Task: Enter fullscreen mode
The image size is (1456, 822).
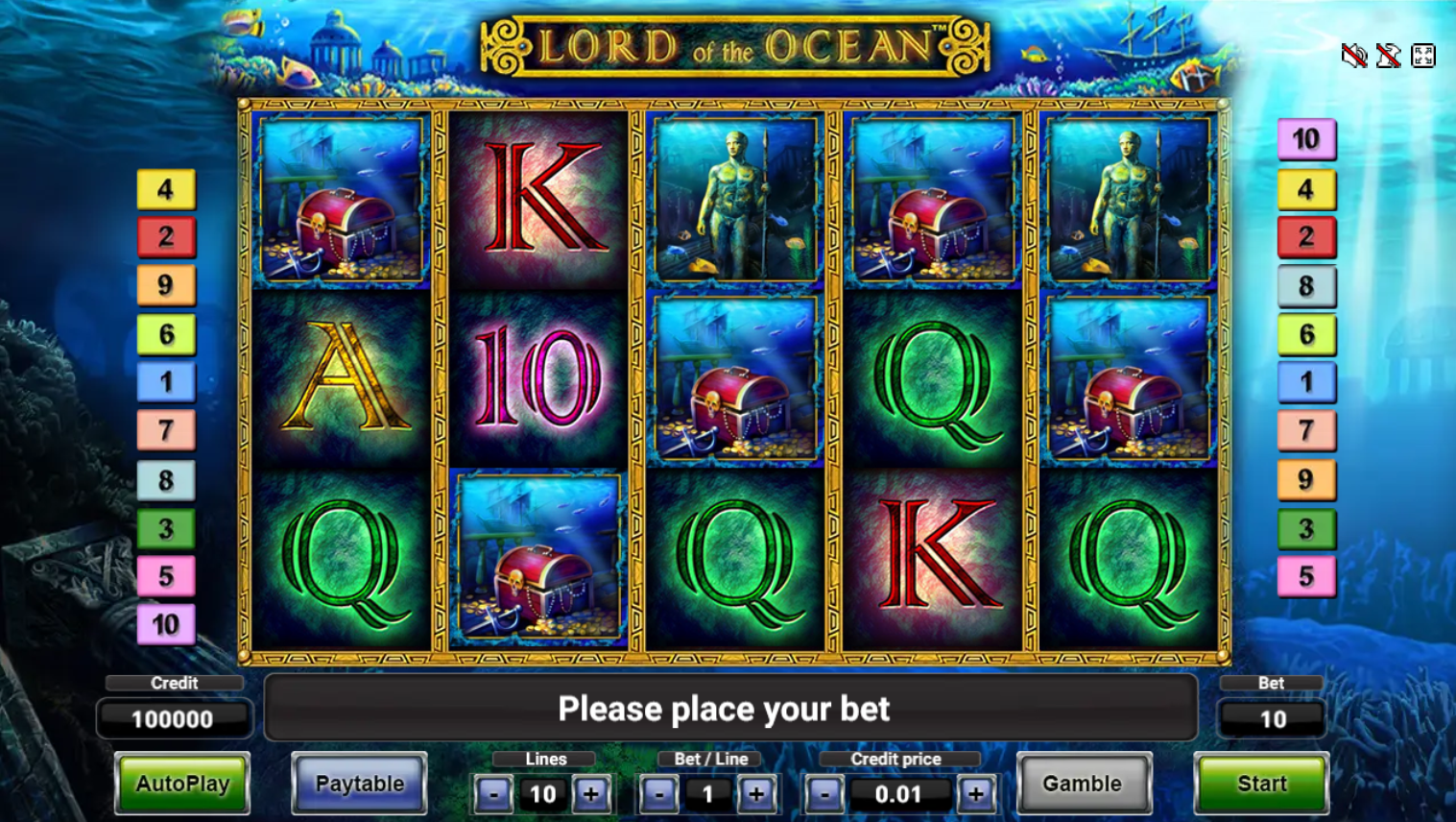Action: click(1421, 56)
